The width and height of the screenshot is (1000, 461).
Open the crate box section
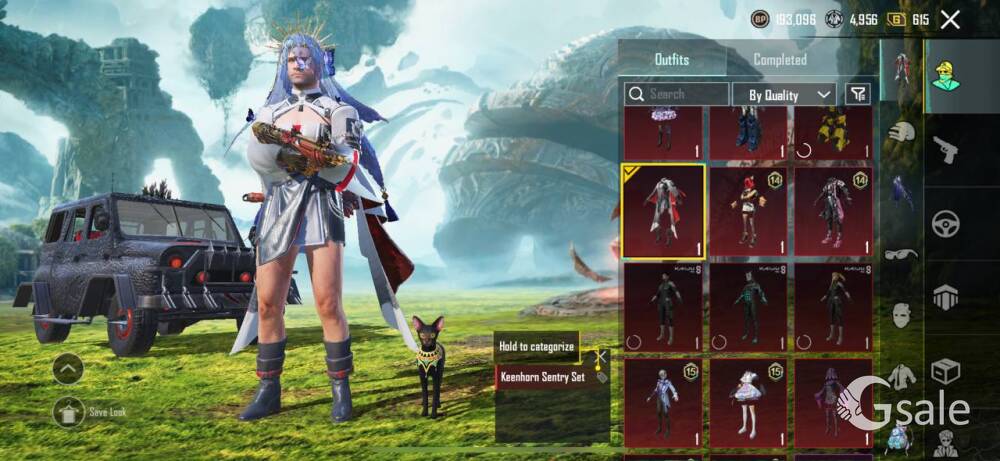pos(945,371)
